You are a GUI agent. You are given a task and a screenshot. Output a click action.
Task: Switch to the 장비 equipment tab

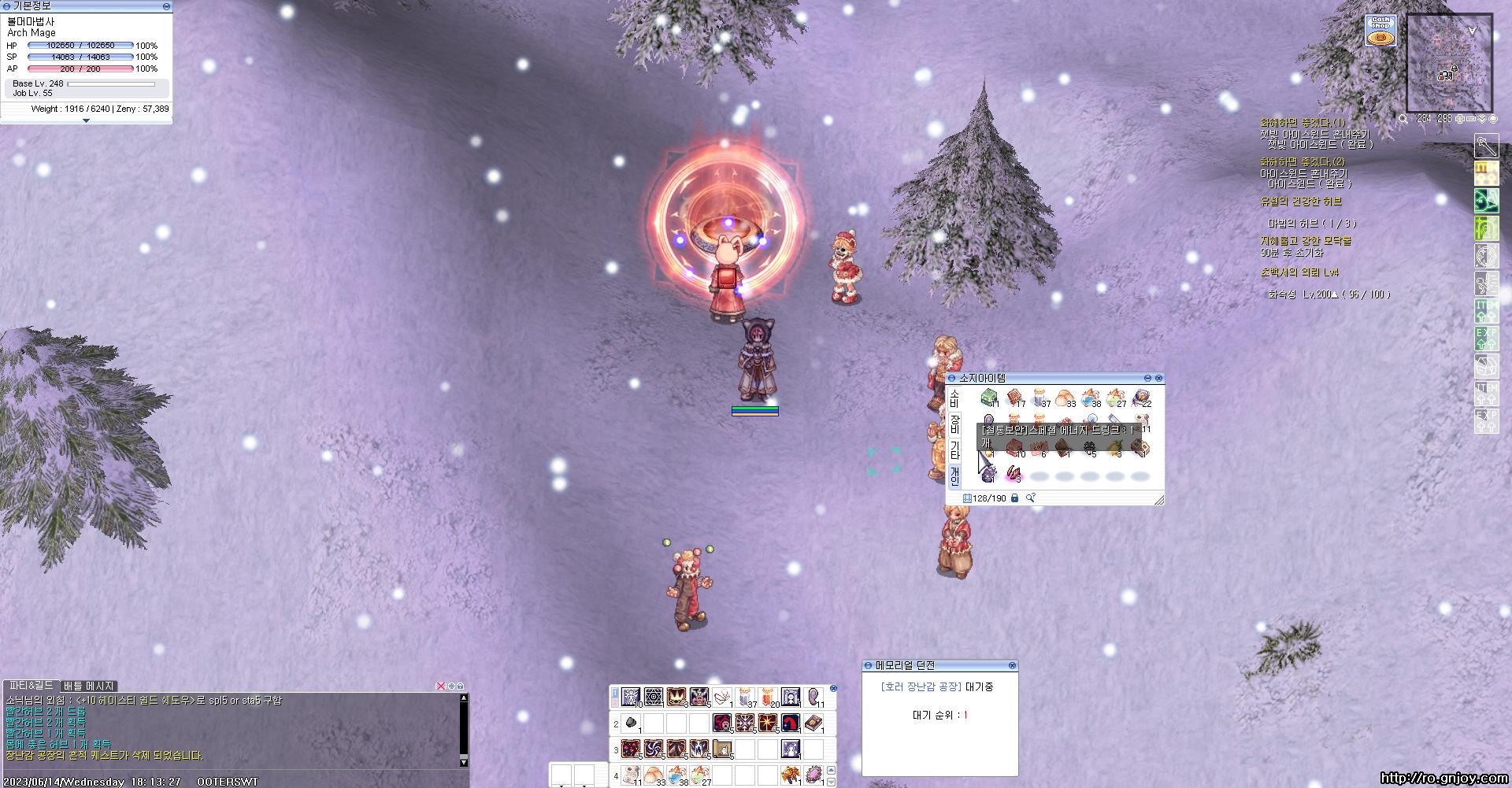[x=954, y=424]
